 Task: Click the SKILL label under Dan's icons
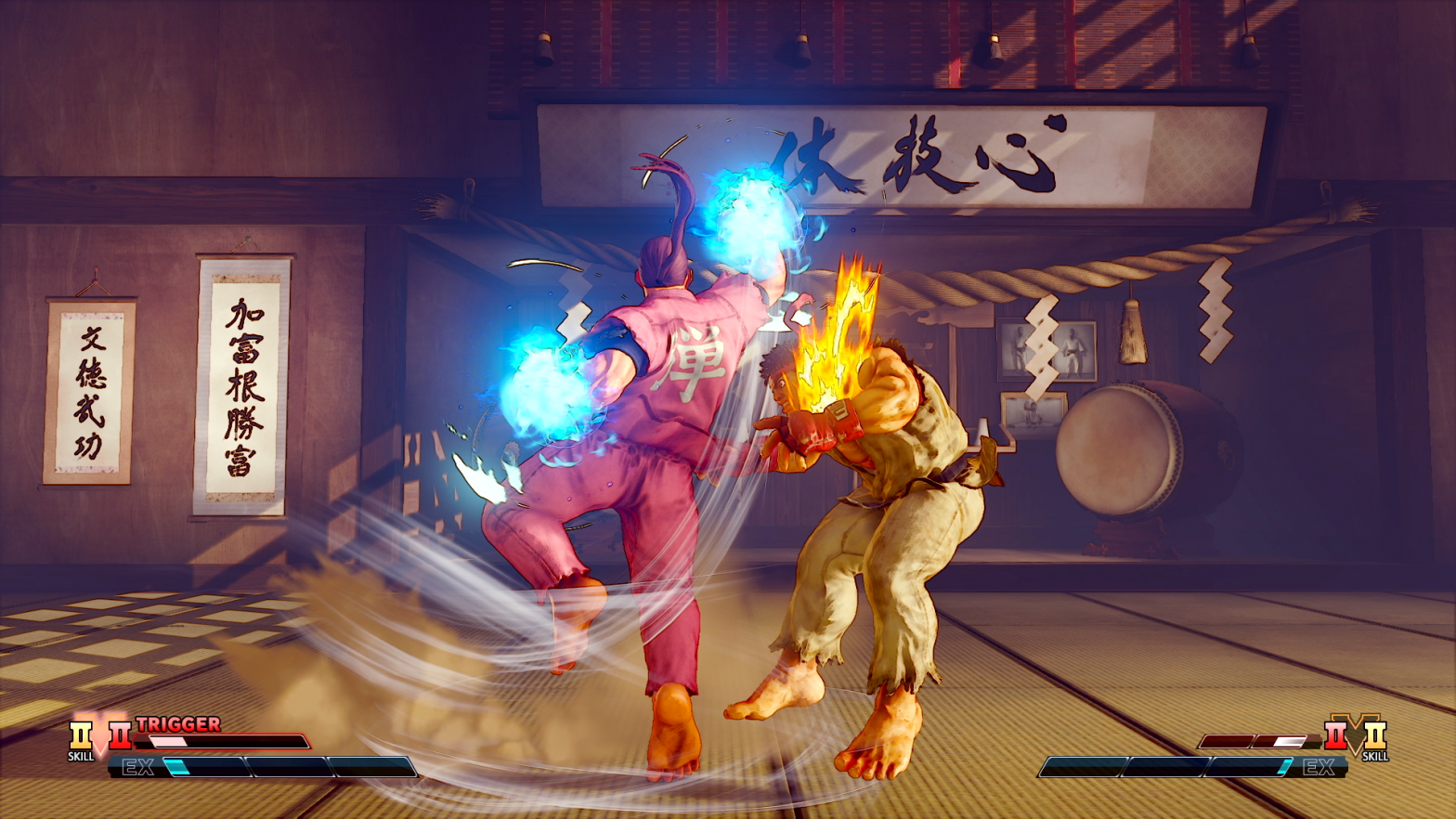click(x=81, y=757)
